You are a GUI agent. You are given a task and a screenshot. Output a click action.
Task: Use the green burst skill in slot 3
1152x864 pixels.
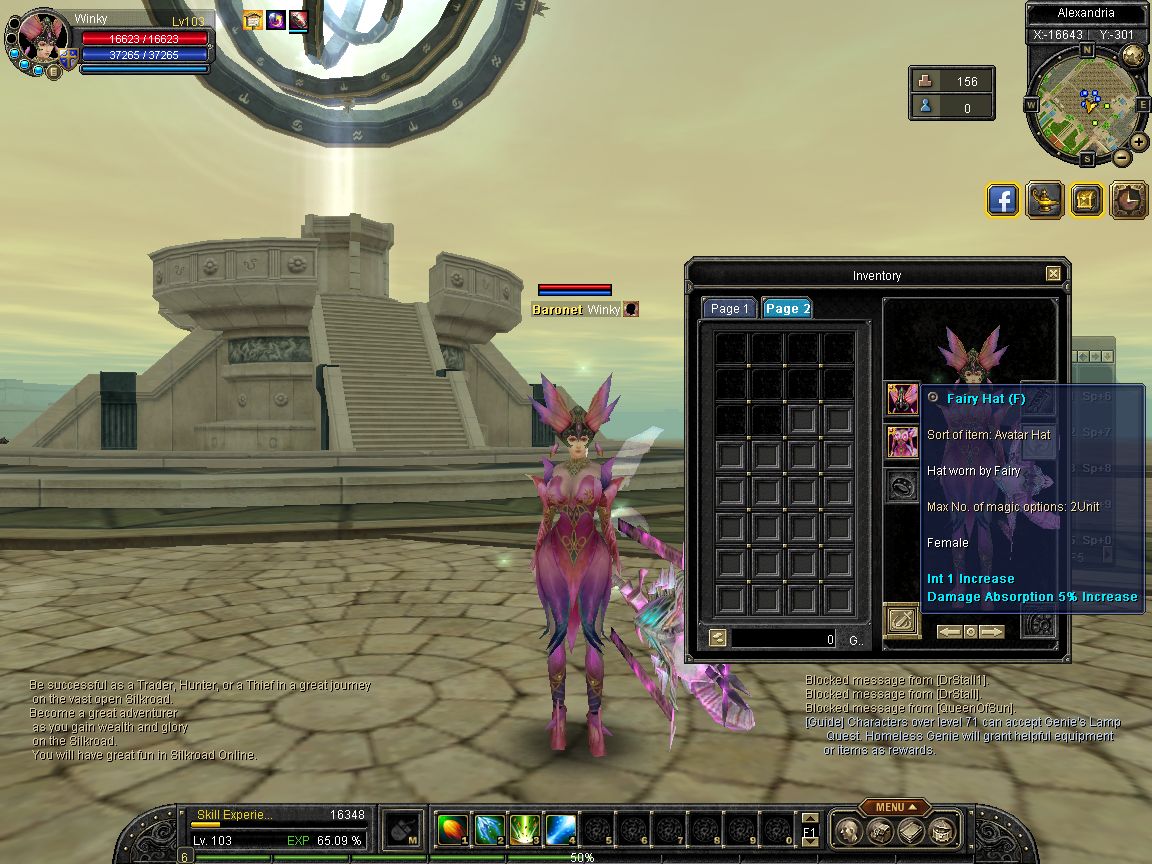tap(525, 830)
